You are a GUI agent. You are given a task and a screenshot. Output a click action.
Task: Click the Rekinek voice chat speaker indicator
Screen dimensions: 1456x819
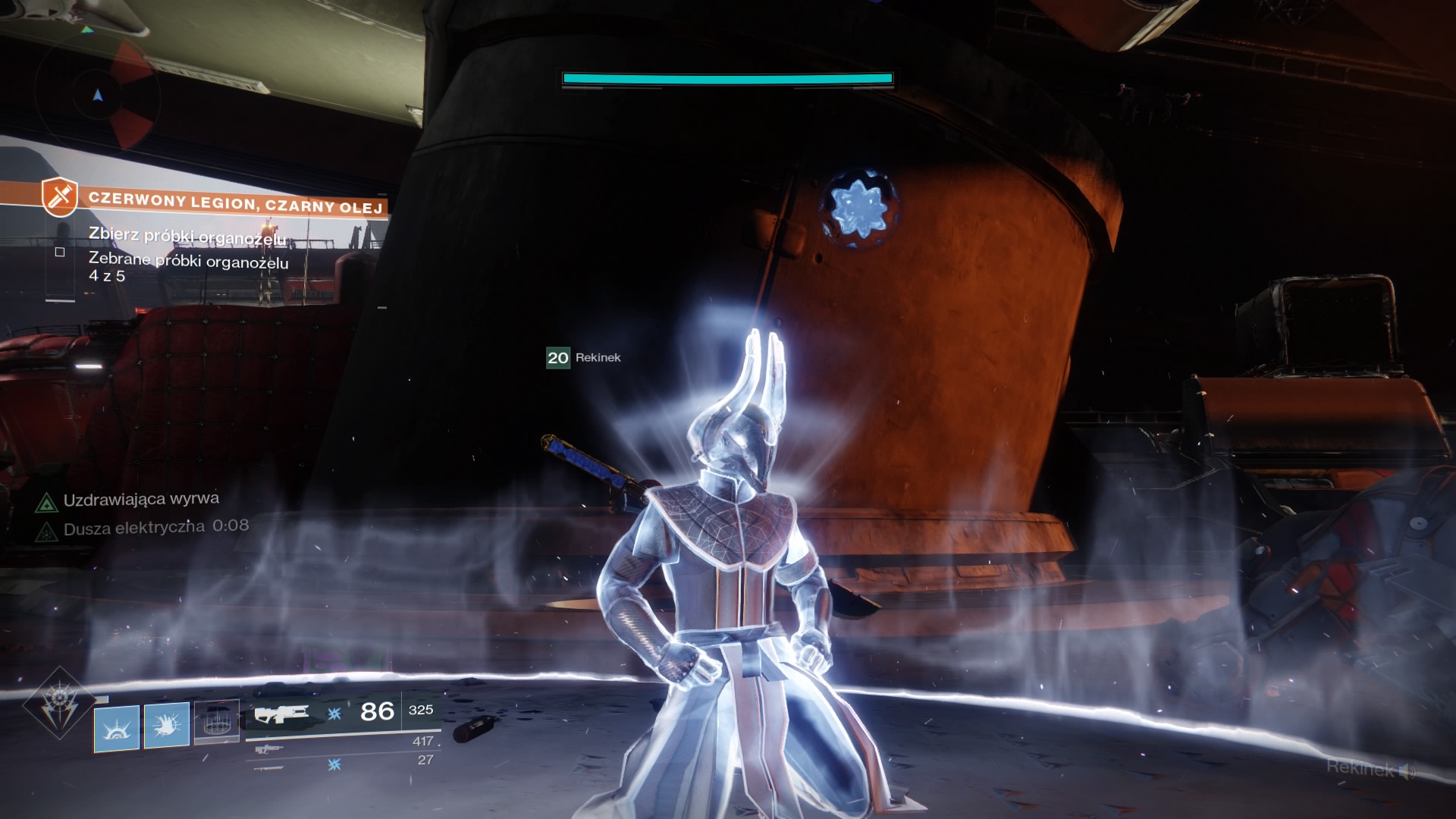[x=1407, y=772]
